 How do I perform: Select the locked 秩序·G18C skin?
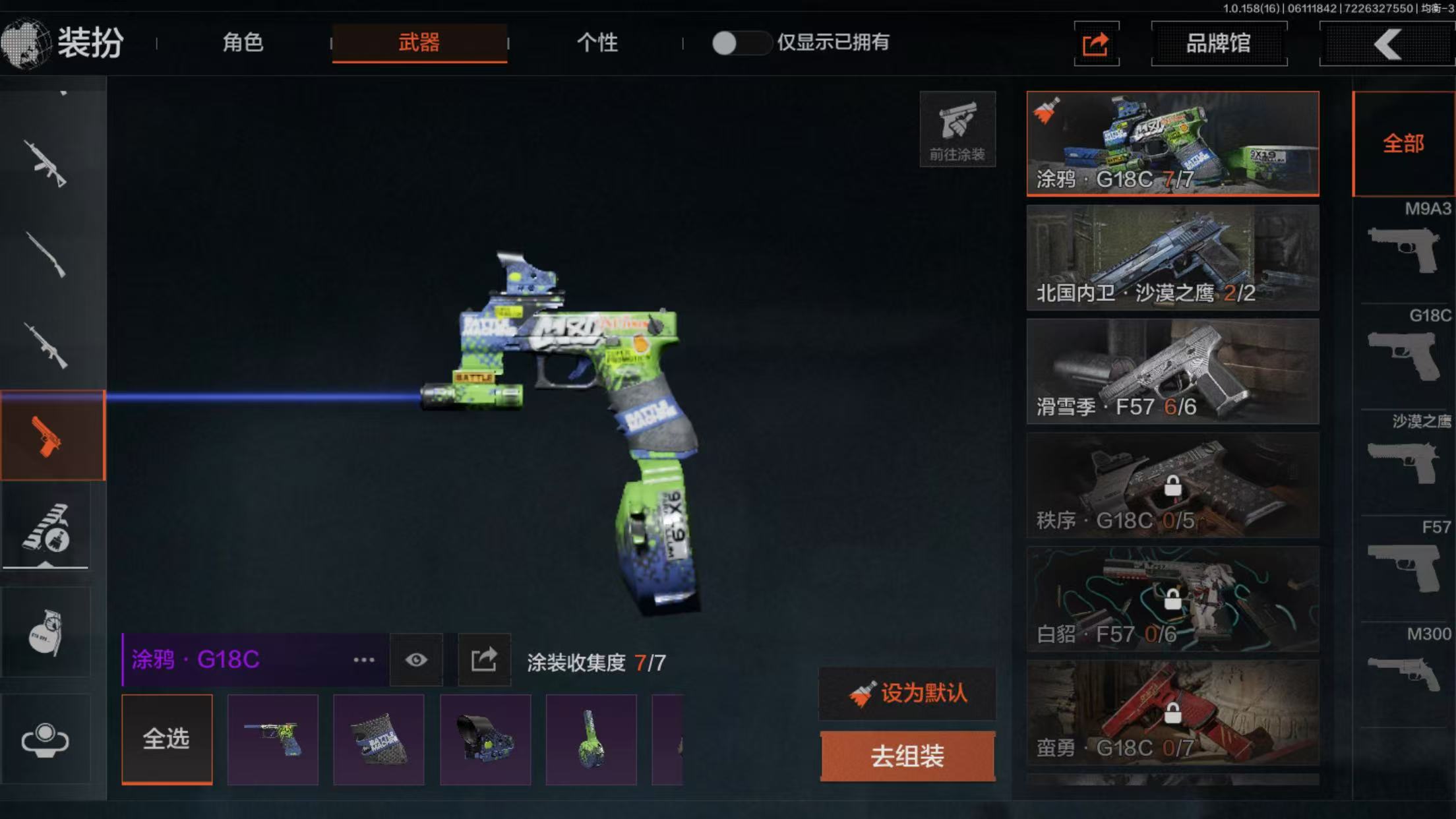pos(1172,485)
